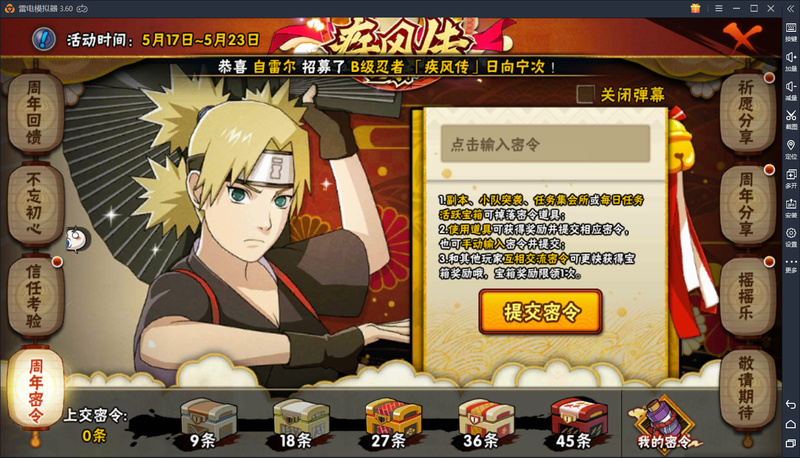Screen dimensions: 800x458
Task: Tap the 36条 reward chest
Action: (484, 419)
